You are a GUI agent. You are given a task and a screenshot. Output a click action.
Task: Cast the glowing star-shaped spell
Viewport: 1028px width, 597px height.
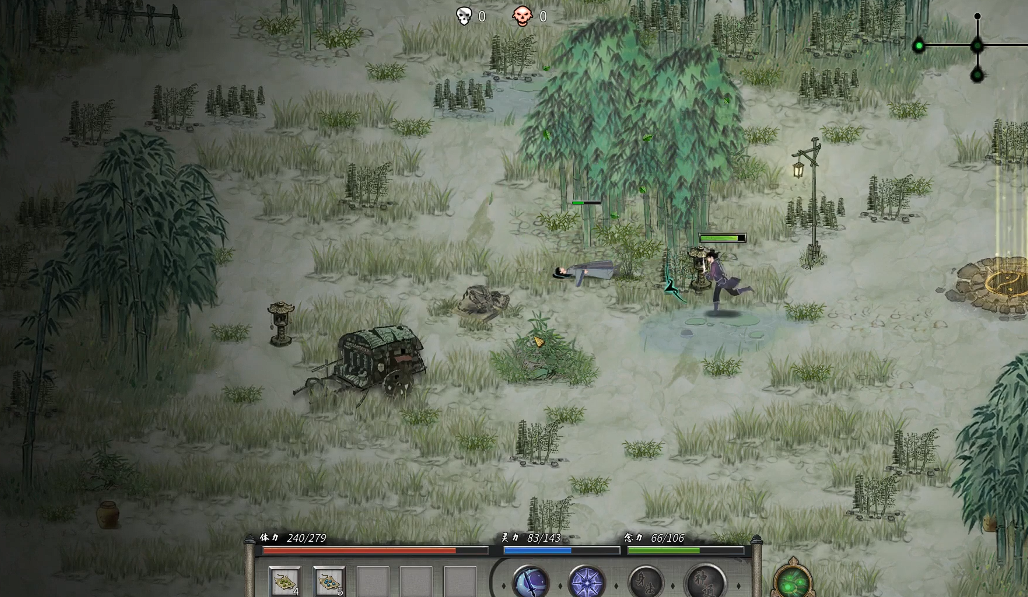pos(586,582)
